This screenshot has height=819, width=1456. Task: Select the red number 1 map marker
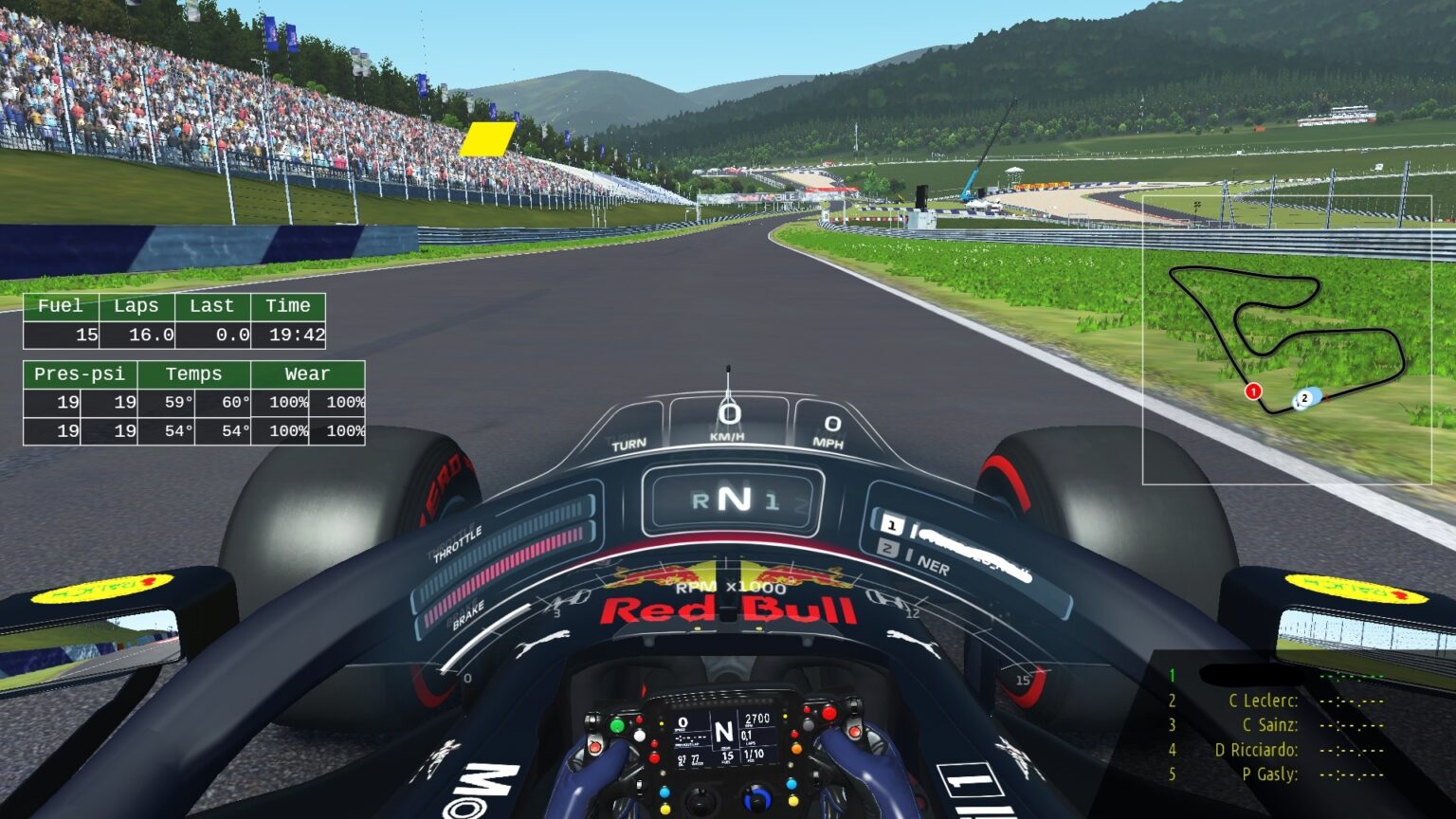(x=1253, y=391)
